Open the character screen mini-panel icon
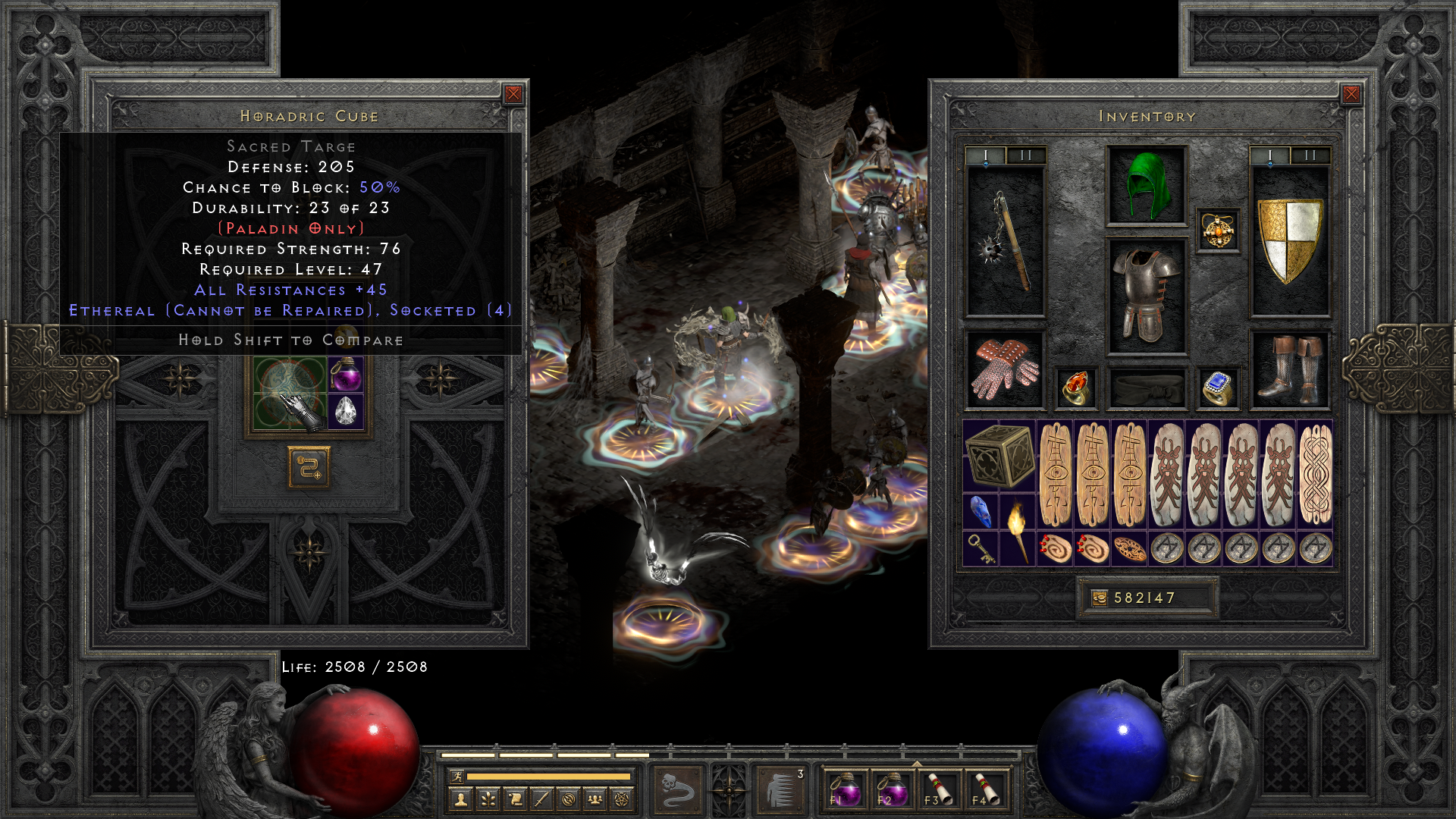This screenshot has width=1456, height=819. (460, 799)
